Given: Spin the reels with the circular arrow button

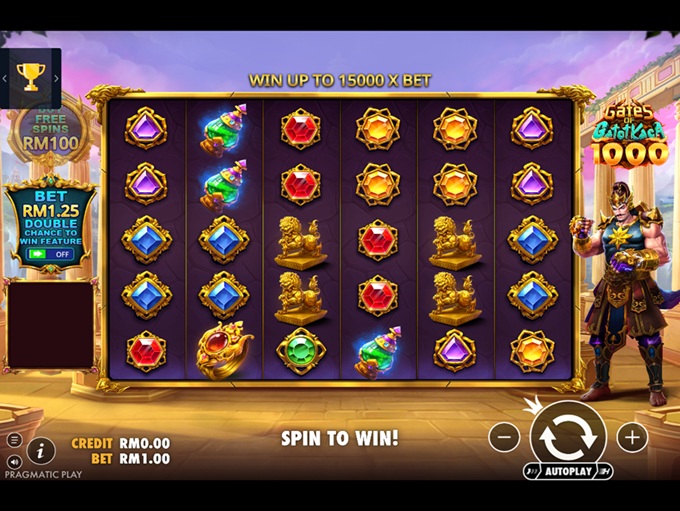Looking at the screenshot, I should click(x=567, y=436).
